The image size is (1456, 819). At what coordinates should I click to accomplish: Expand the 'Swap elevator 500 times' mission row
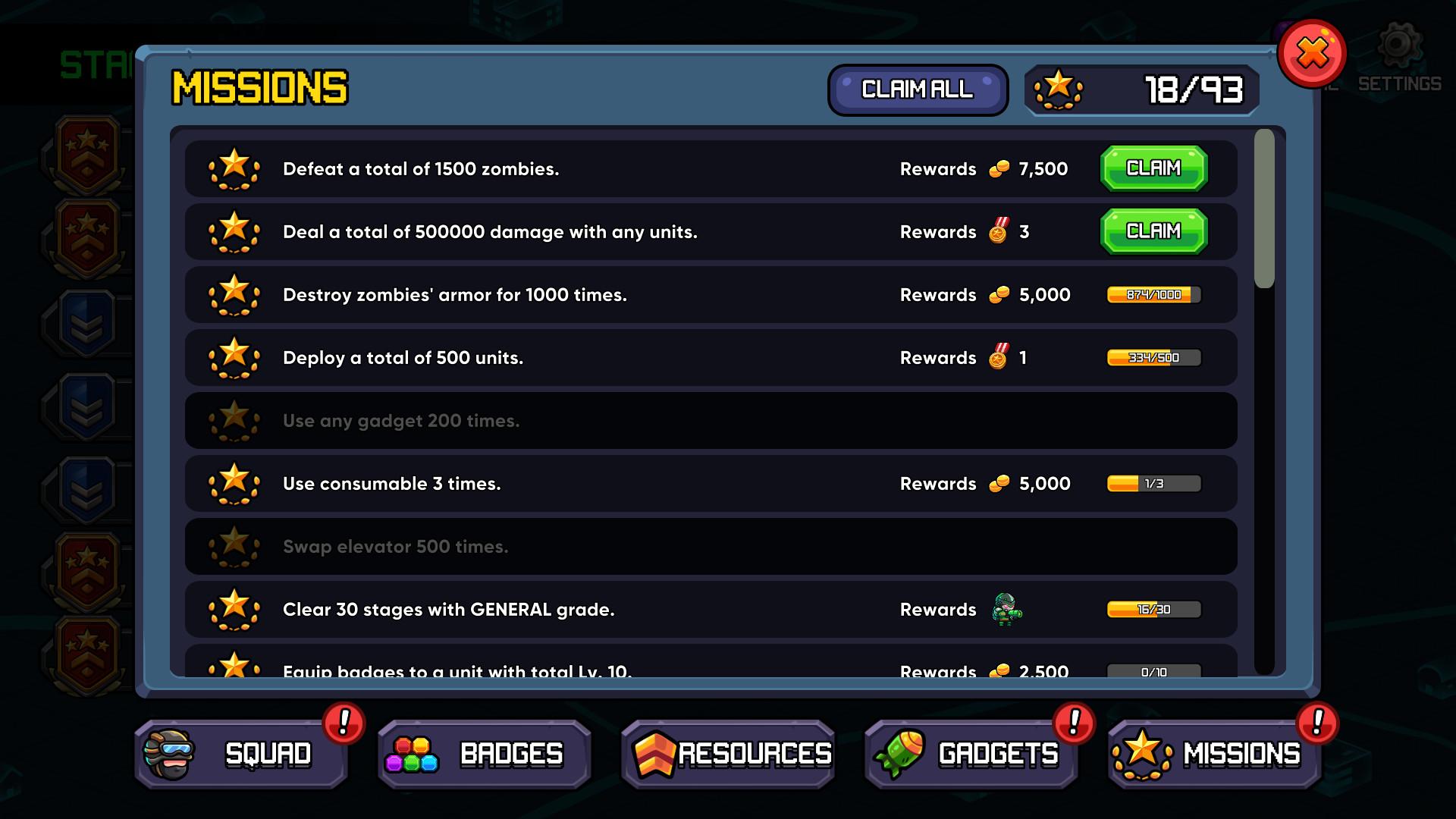pos(682,546)
